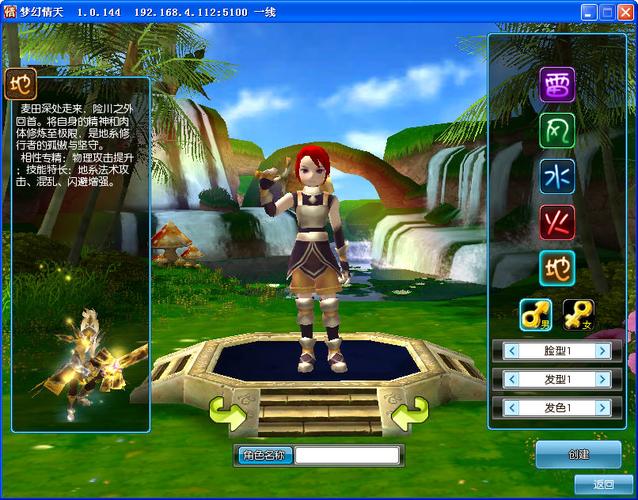Select the red fire (火) element icon
This screenshot has height=500, width=638.
[x=556, y=222]
